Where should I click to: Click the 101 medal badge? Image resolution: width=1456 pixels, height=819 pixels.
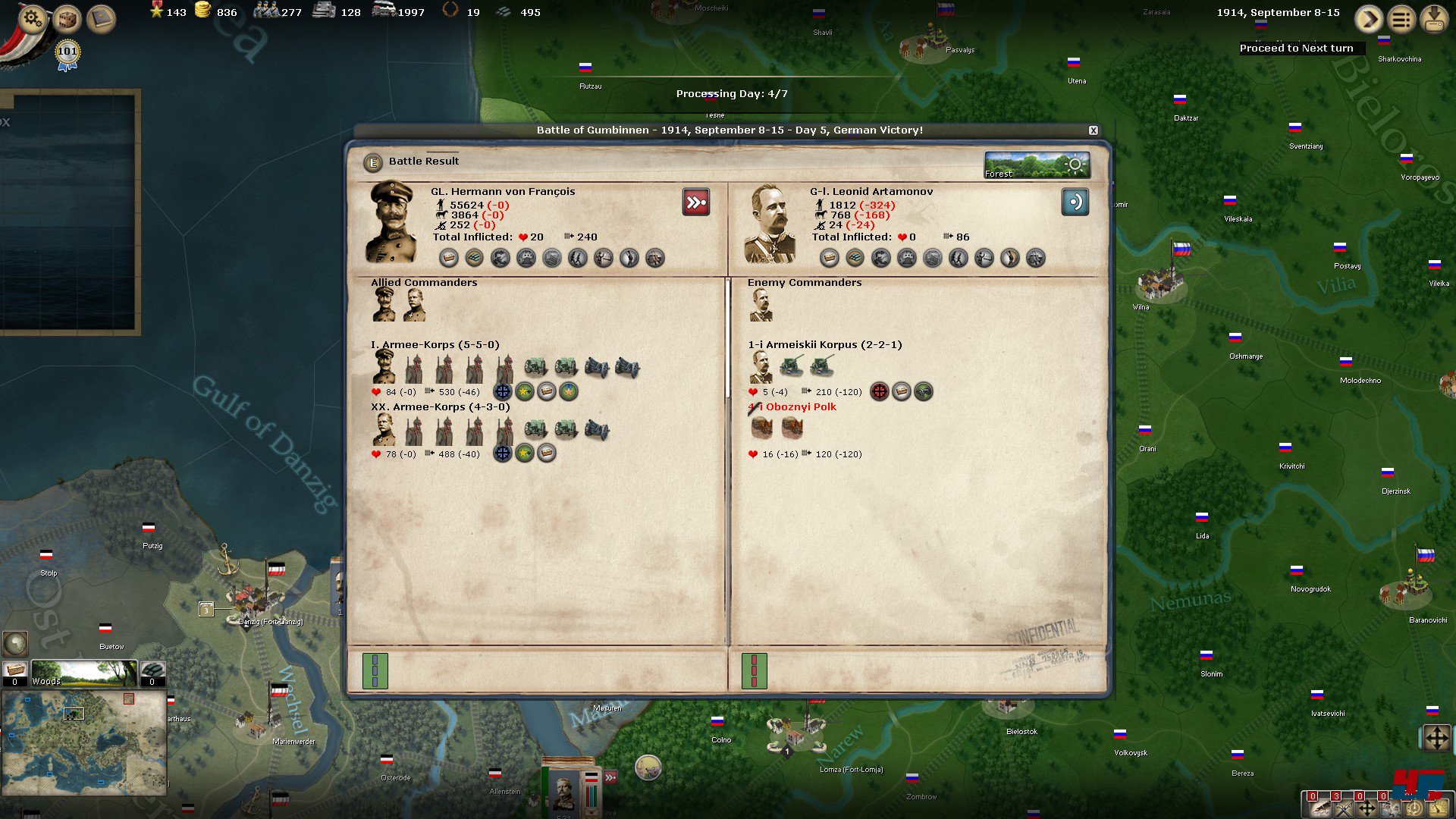67,53
